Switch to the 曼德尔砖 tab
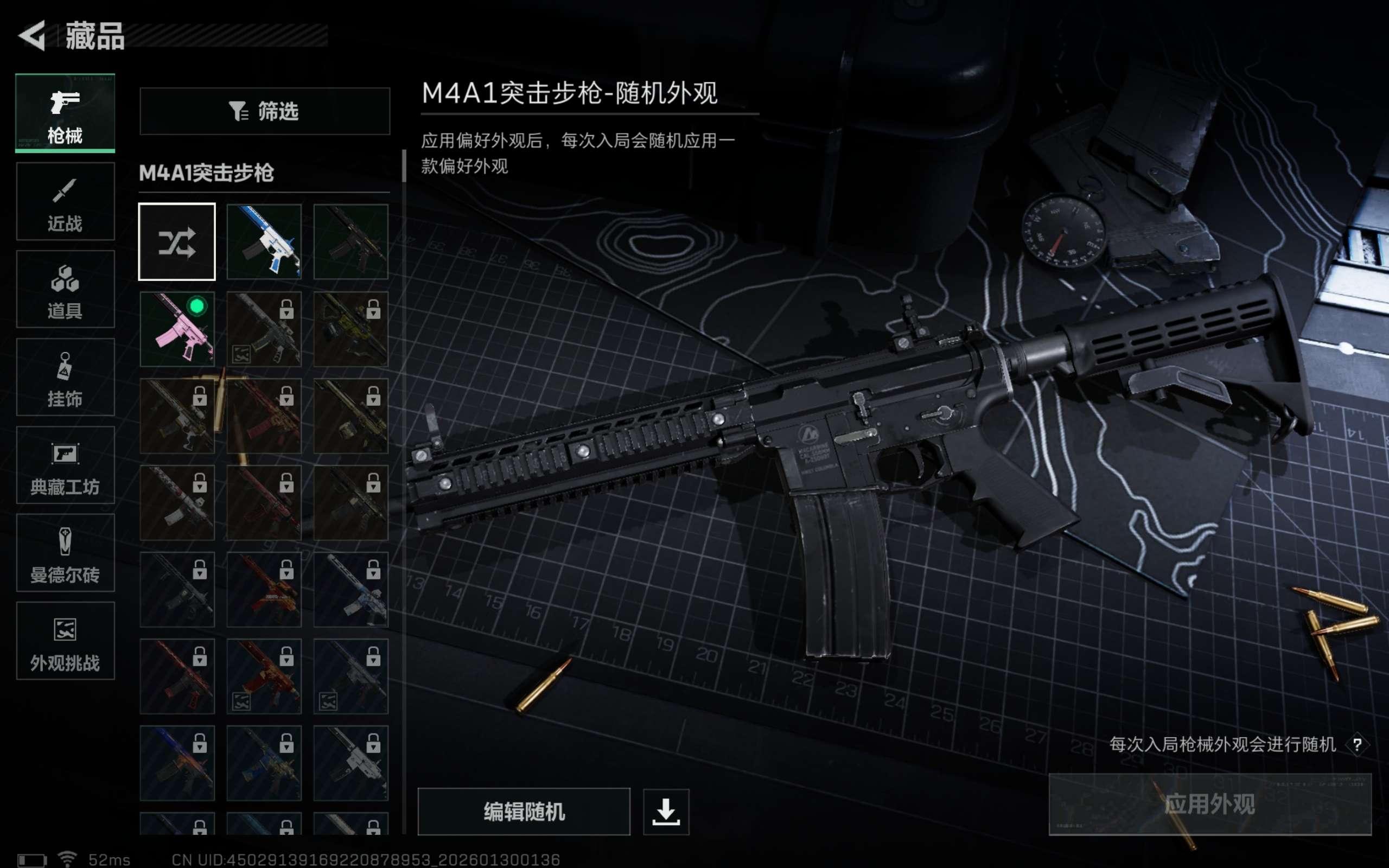This screenshot has width=1389, height=868. (x=65, y=553)
